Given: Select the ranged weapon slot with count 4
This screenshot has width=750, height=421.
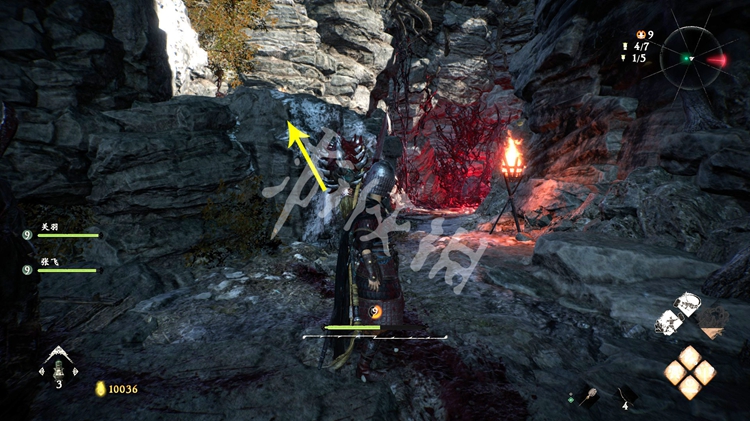Looking at the screenshot, I should pyautogui.click(x=626, y=395).
